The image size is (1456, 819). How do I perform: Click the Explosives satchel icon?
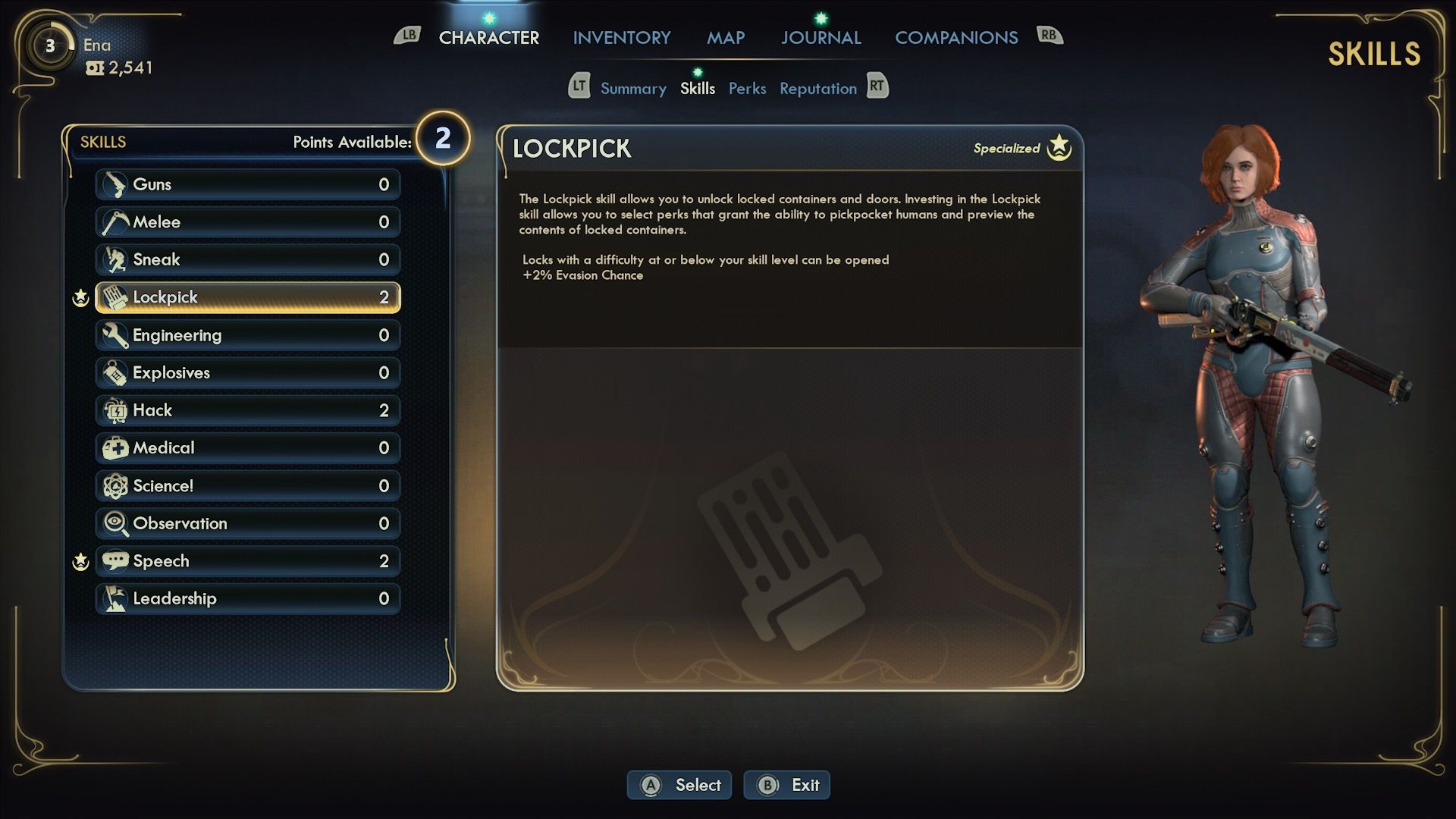114,372
